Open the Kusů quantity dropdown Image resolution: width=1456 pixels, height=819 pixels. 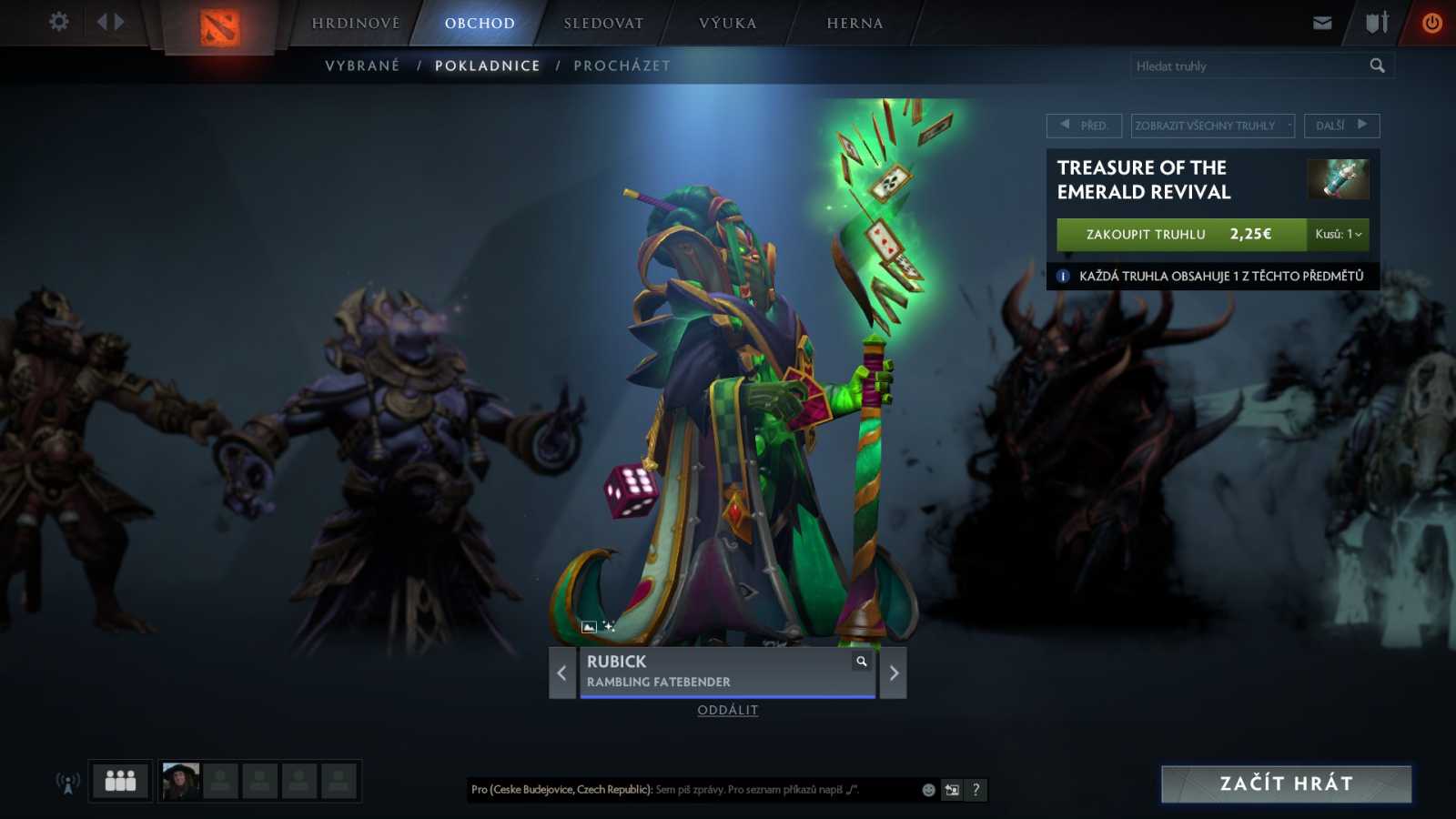(x=1340, y=234)
